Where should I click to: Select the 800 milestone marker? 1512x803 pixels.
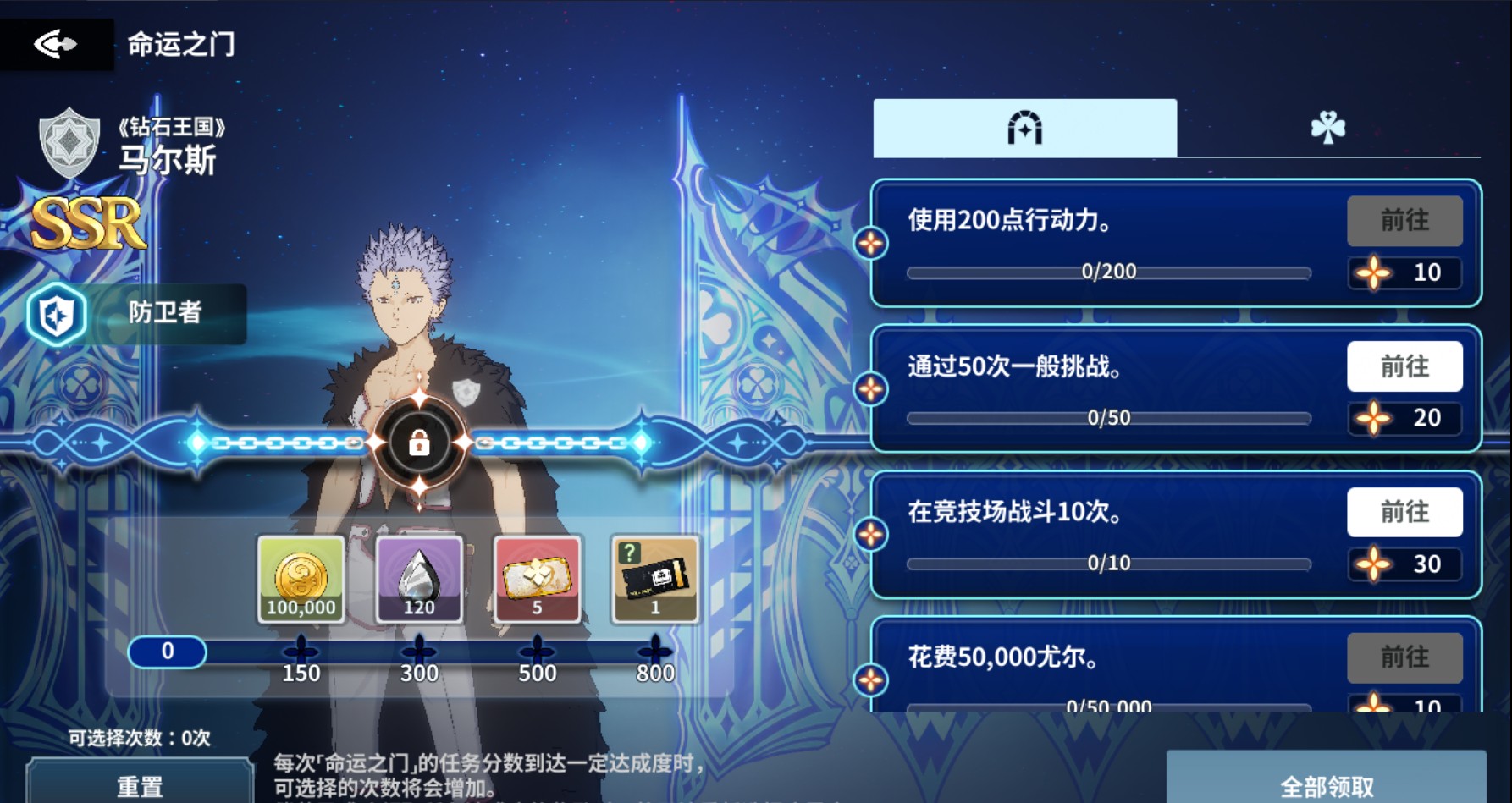(654, 651)
